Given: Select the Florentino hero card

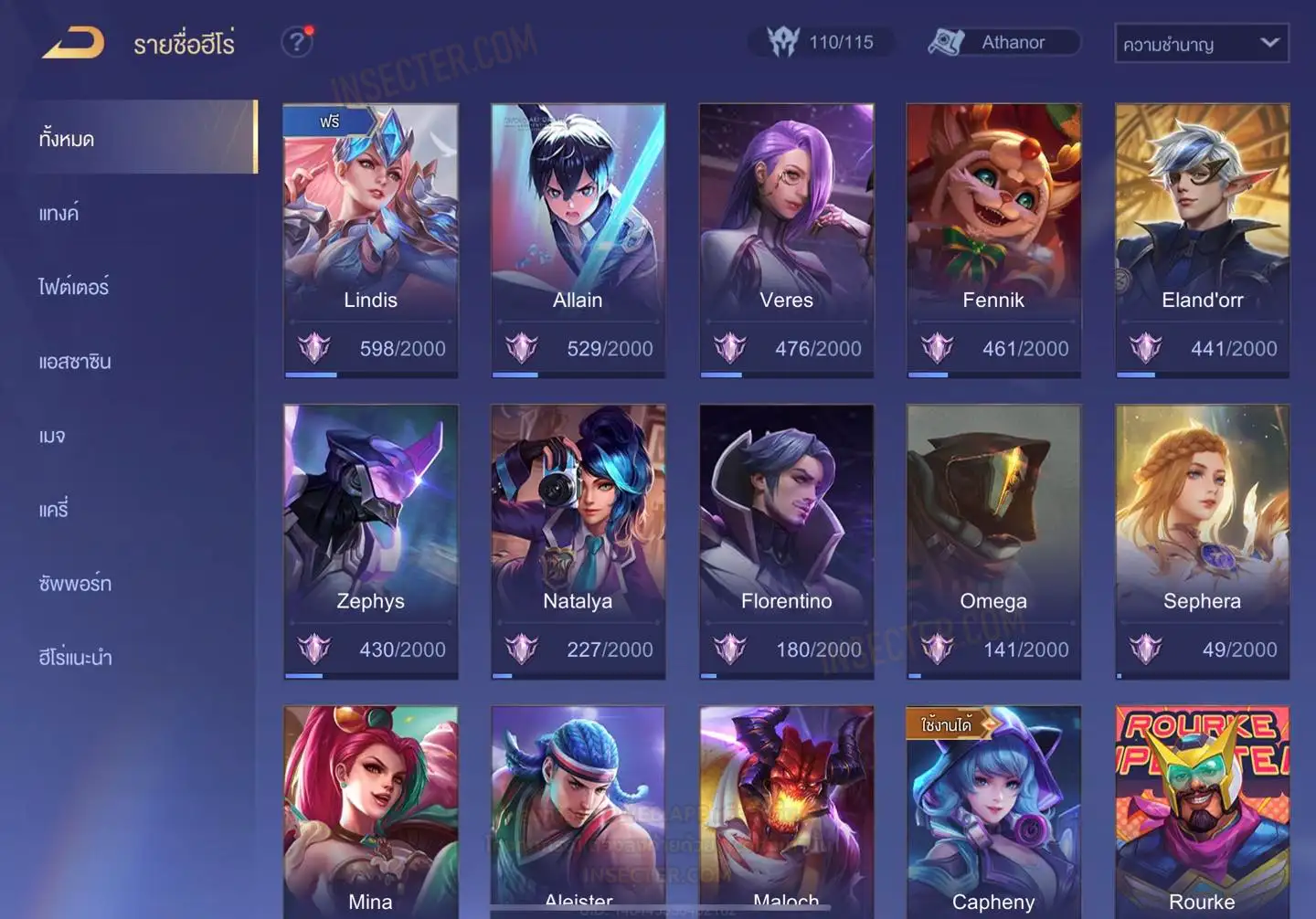Looking at the screenshot, I should [786, 541].
